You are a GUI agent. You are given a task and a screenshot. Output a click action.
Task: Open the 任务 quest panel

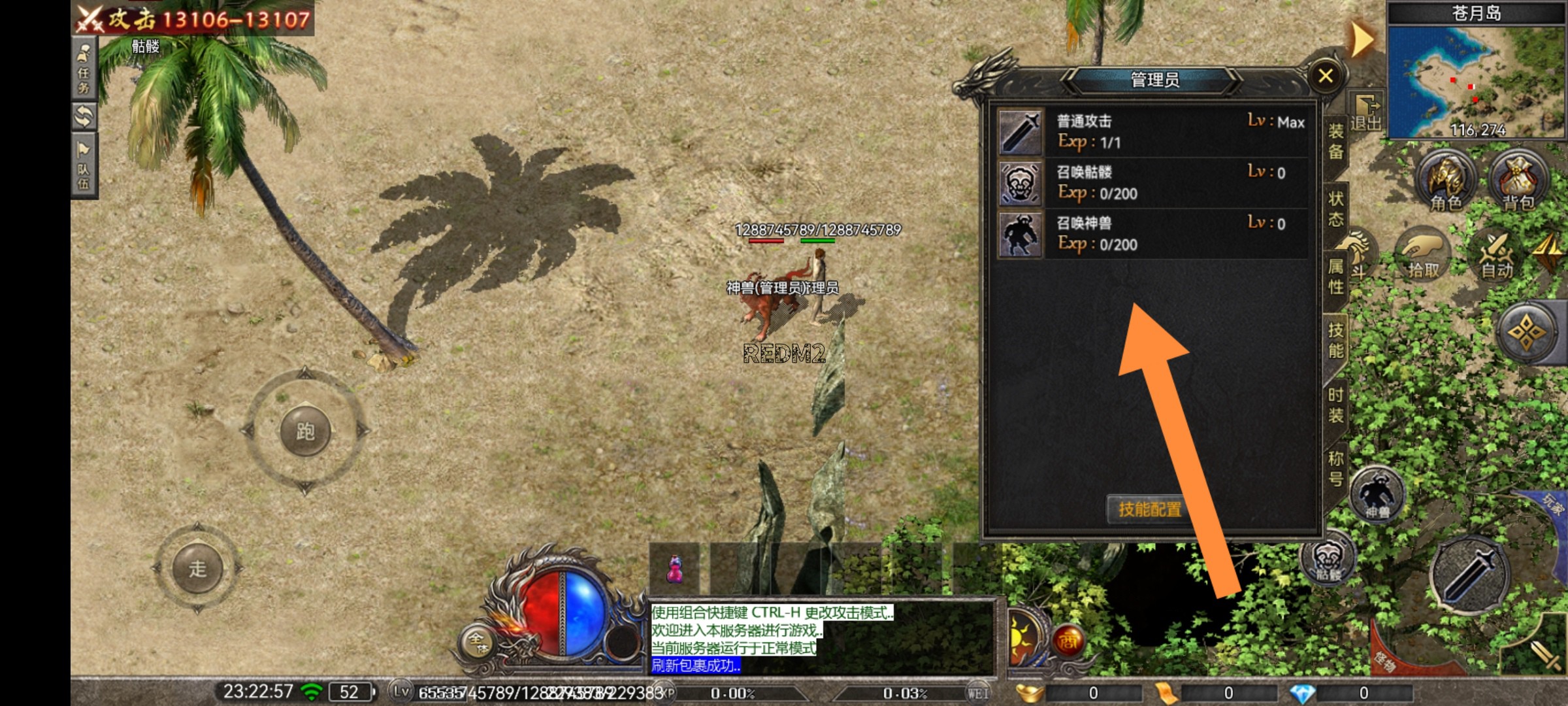point(84,68)
